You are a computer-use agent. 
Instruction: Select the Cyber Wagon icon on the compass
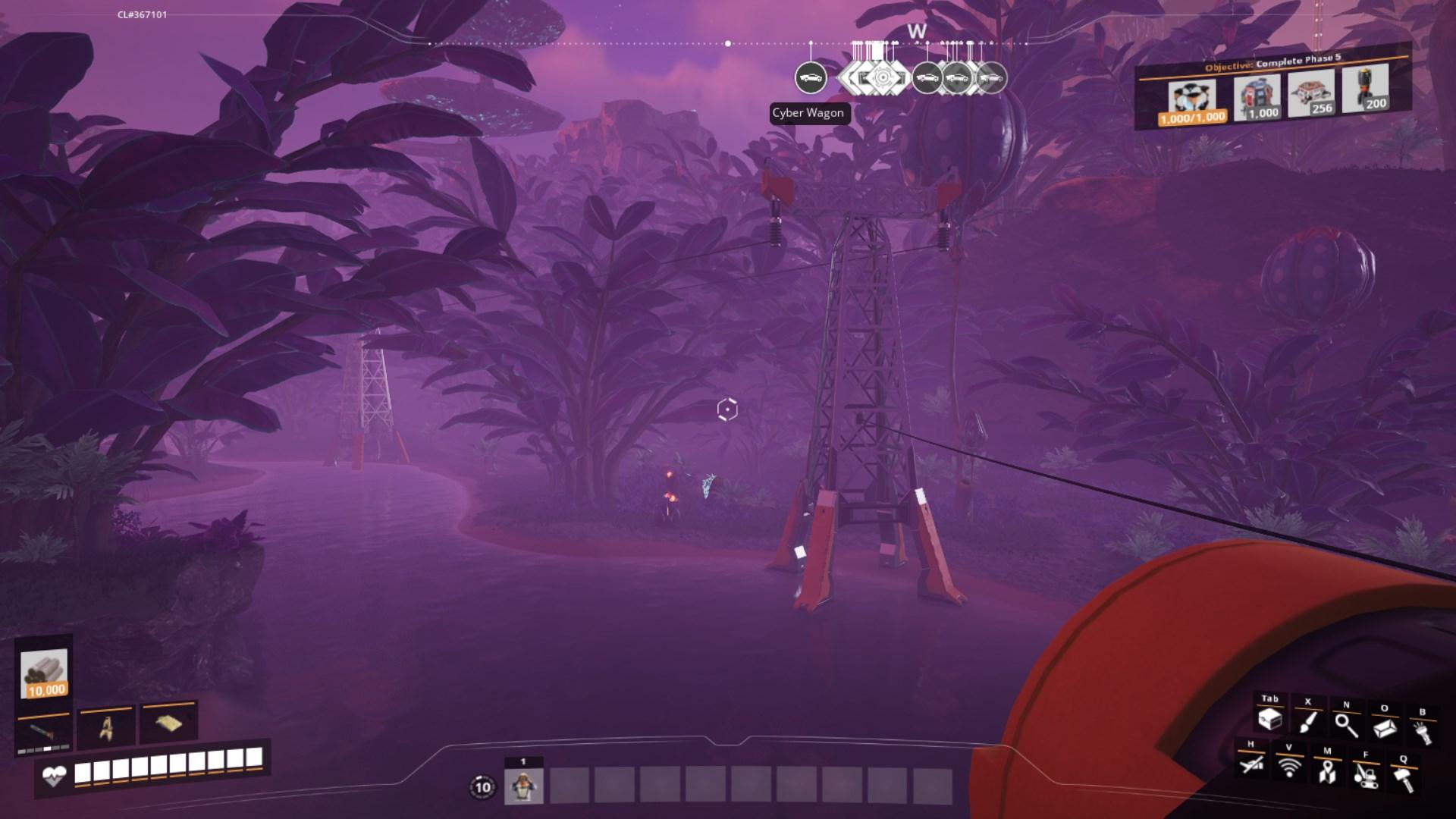point(811,77)
